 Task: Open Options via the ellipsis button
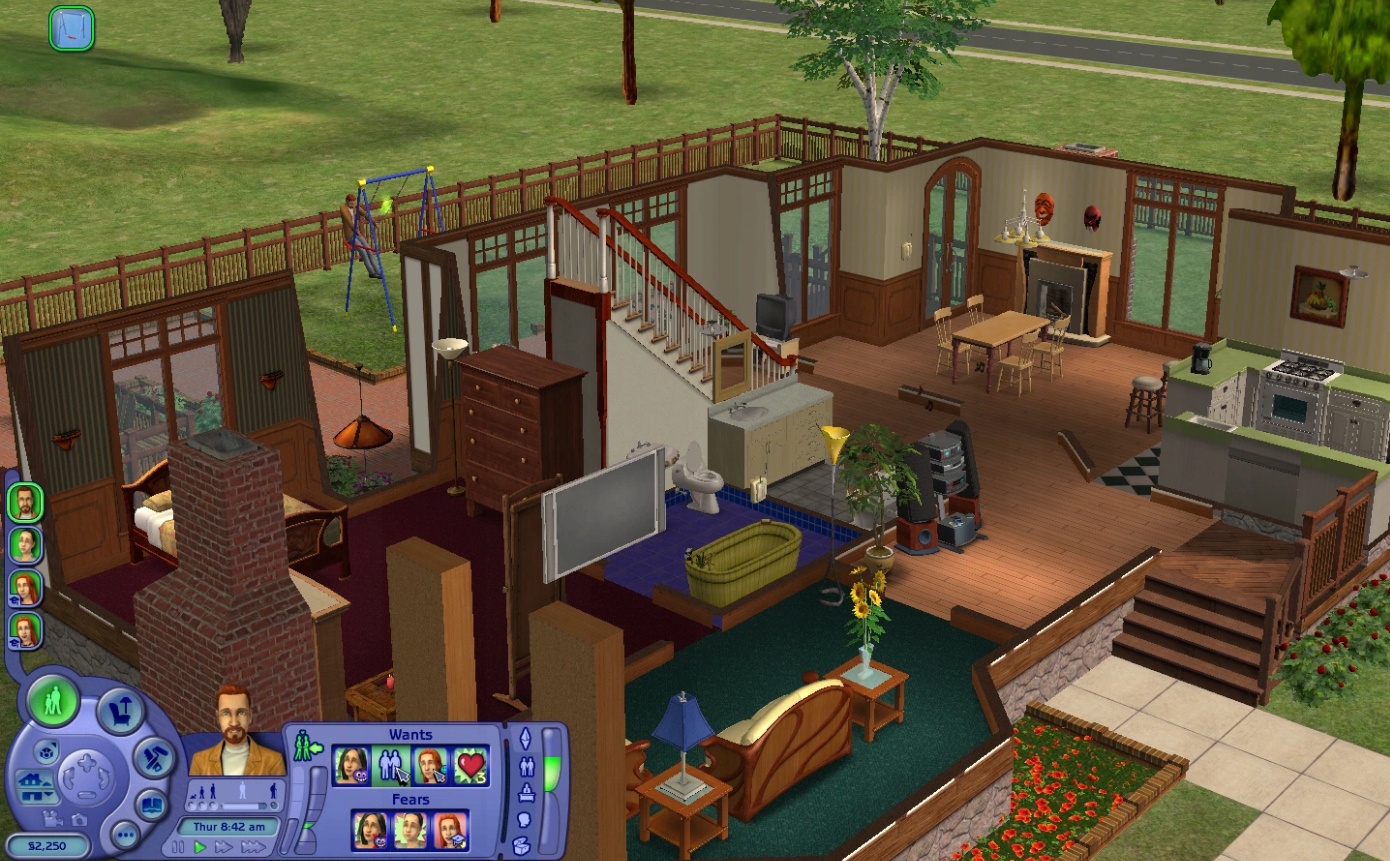click(125, 835)
